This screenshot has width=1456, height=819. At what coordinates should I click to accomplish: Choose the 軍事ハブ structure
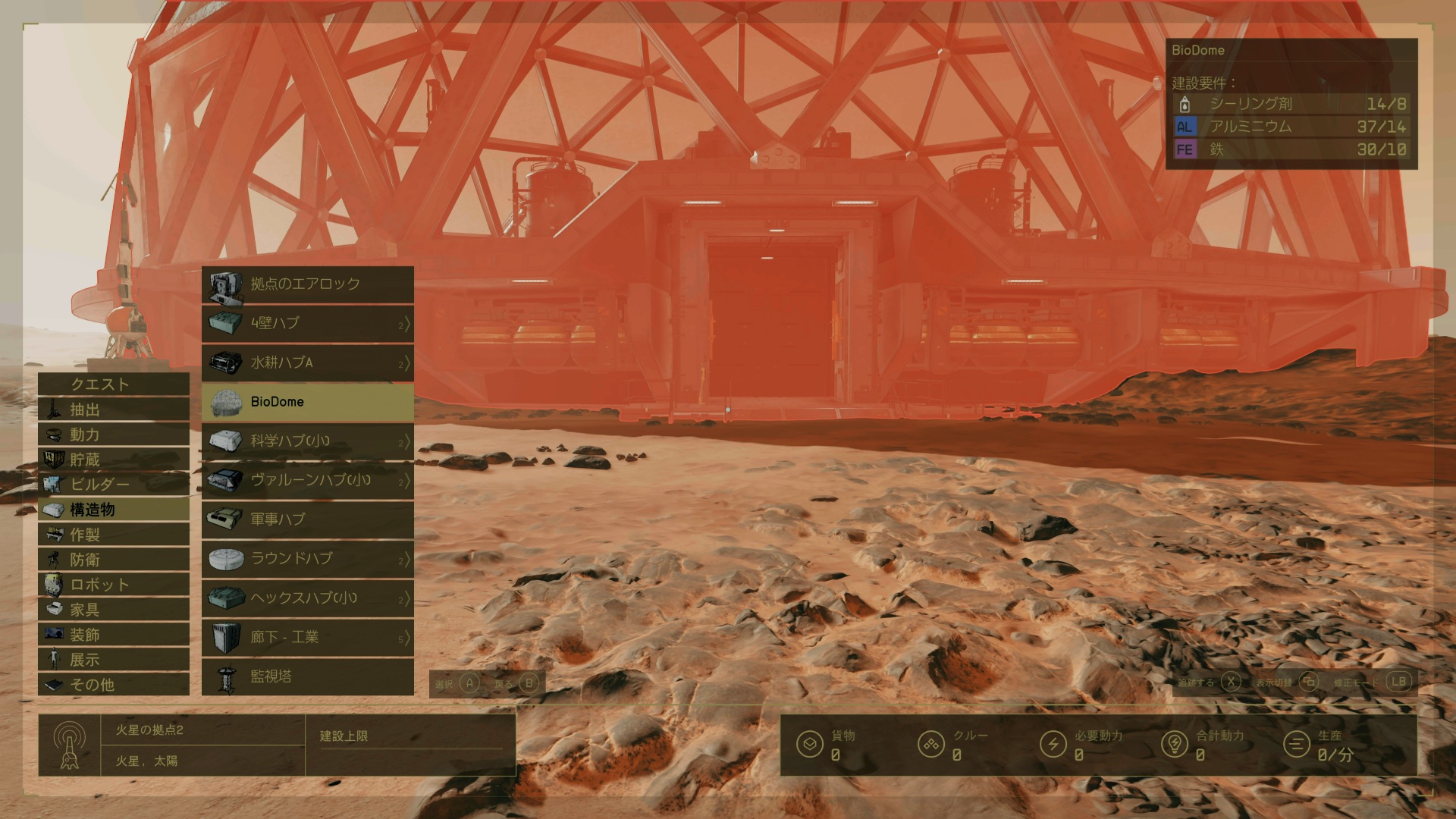308,519
